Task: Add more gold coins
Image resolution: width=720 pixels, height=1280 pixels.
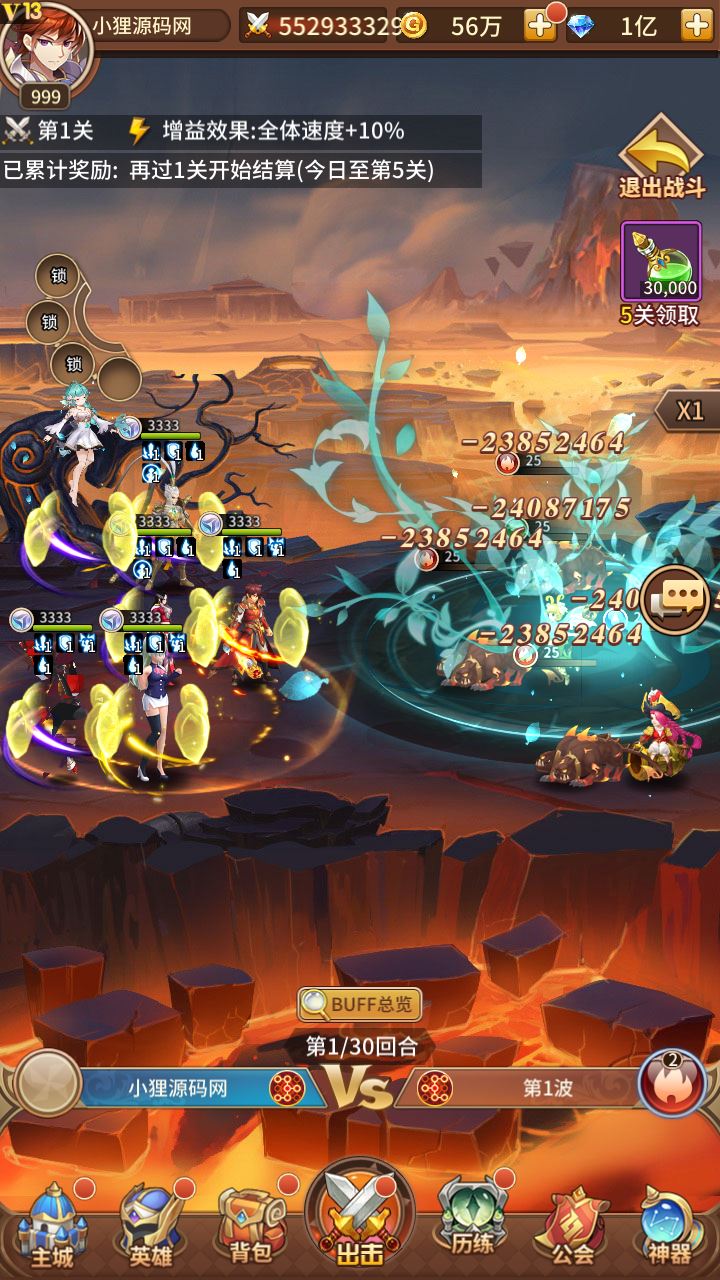Action: (x=540, y=26)
